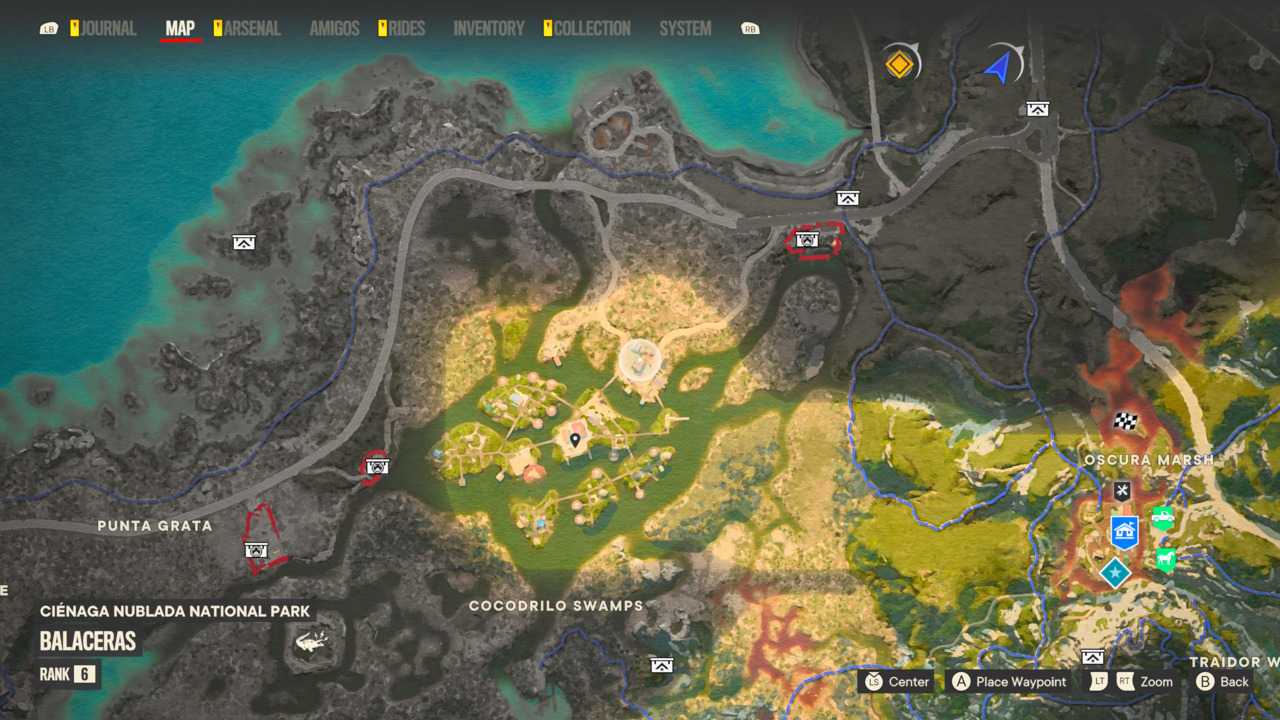This screenshot has width=1280, height=720.
Task: Open the Journal tab
Action: [x=107, y=29]
